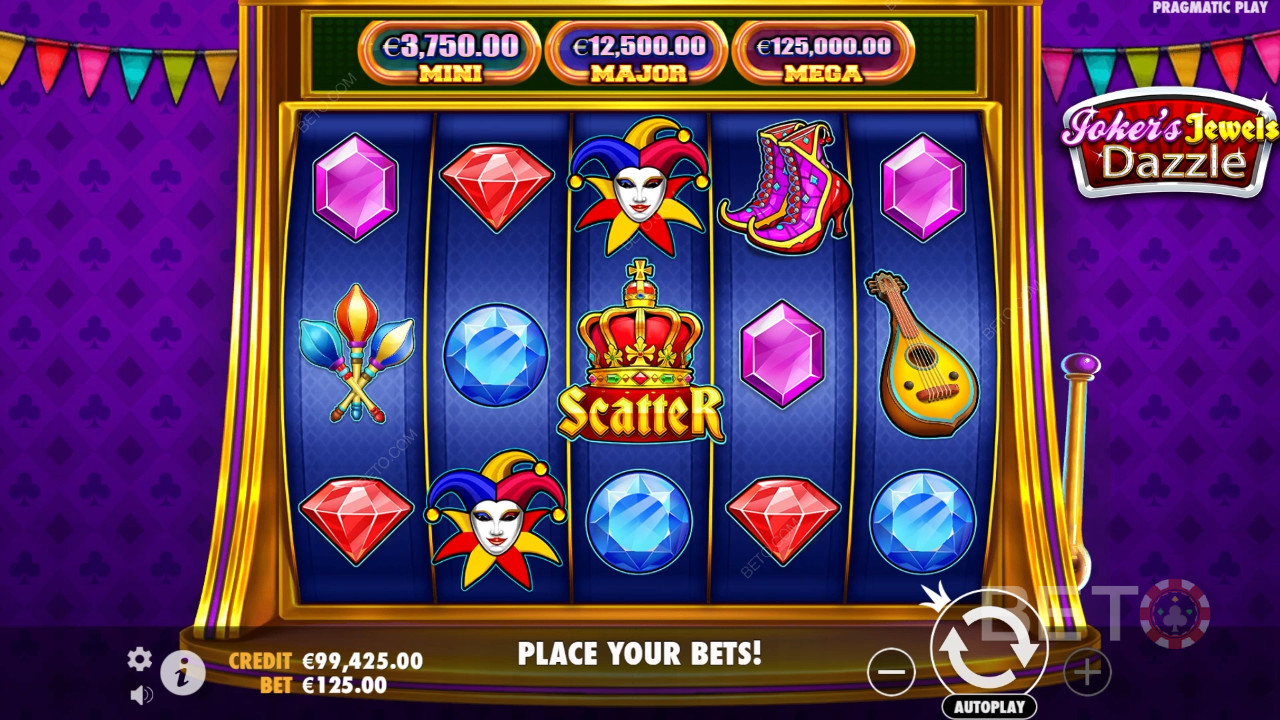The width and height of the screenshot is (1280, 720).
Task: Open the game info paytable
Action: (x=182, y=674)
